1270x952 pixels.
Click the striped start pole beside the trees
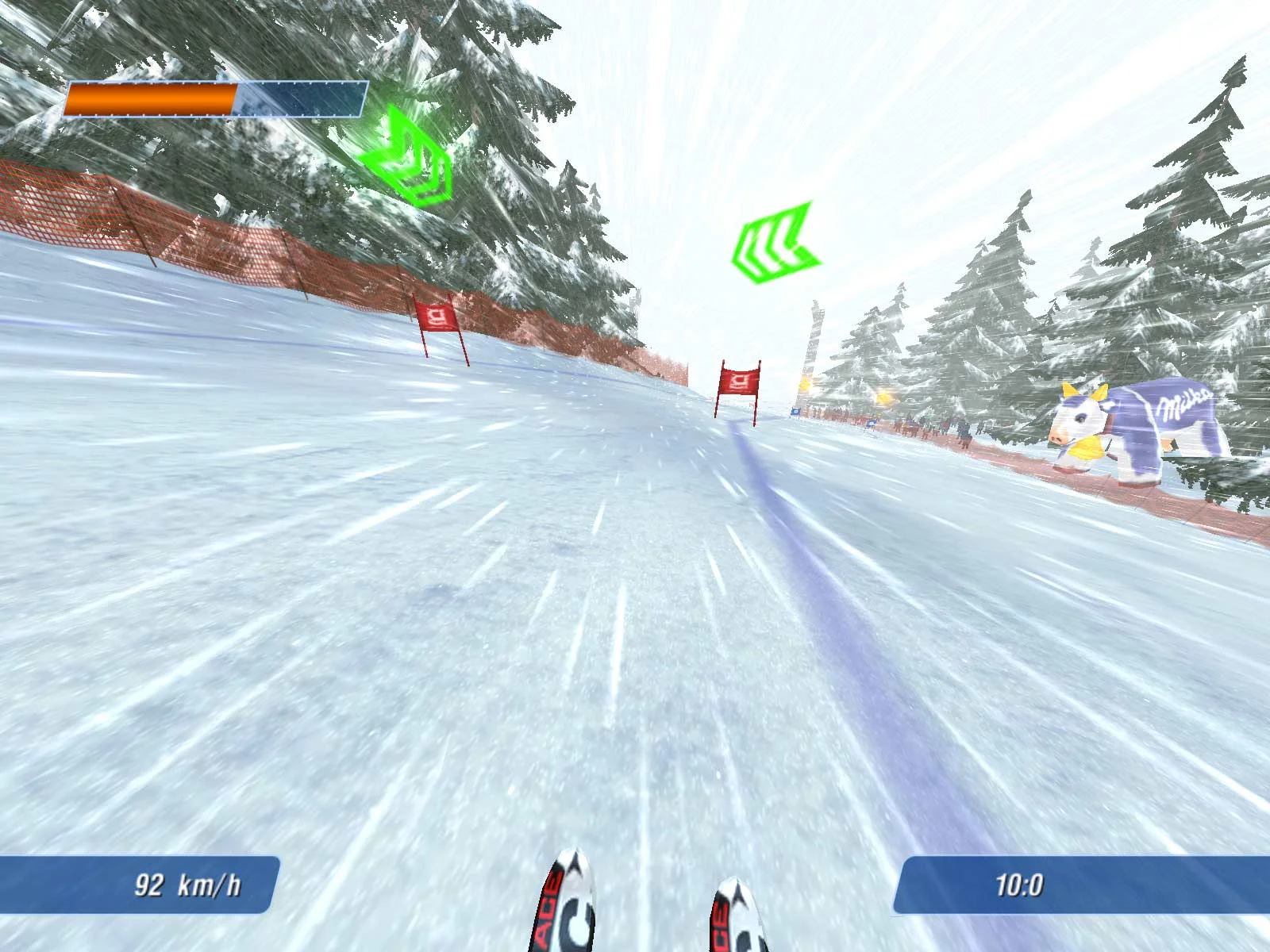pos(814,349)
